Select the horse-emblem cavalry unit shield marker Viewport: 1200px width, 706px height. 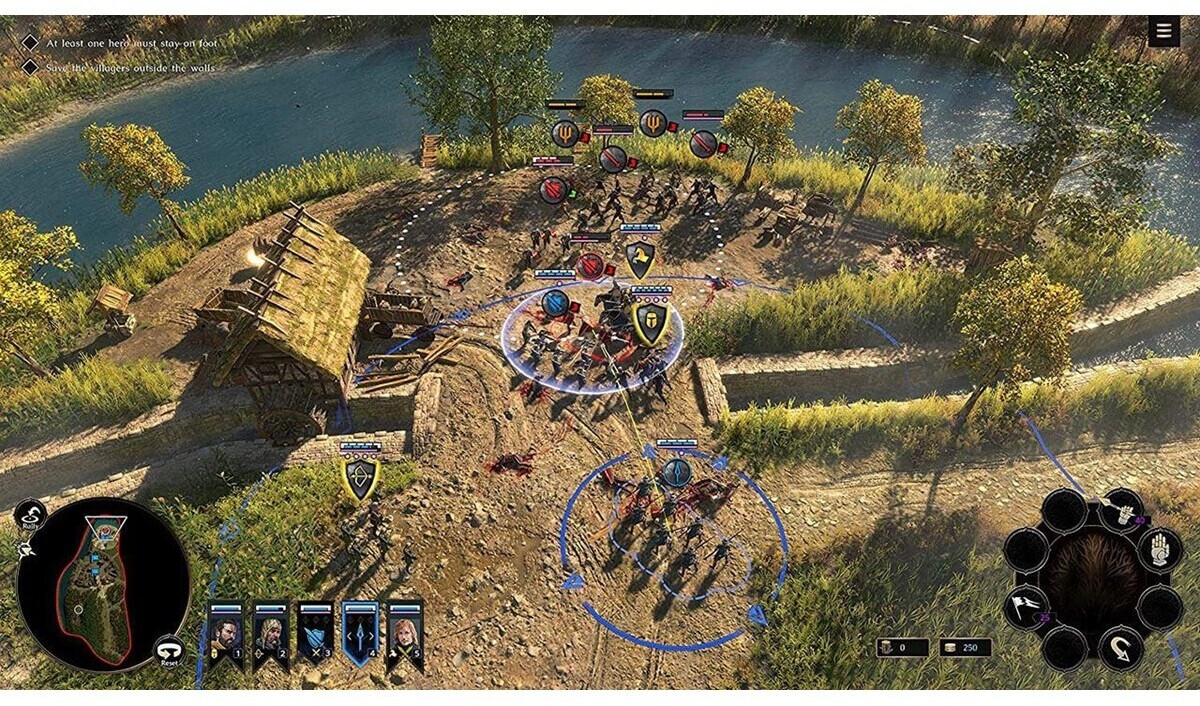coord(640,259)
